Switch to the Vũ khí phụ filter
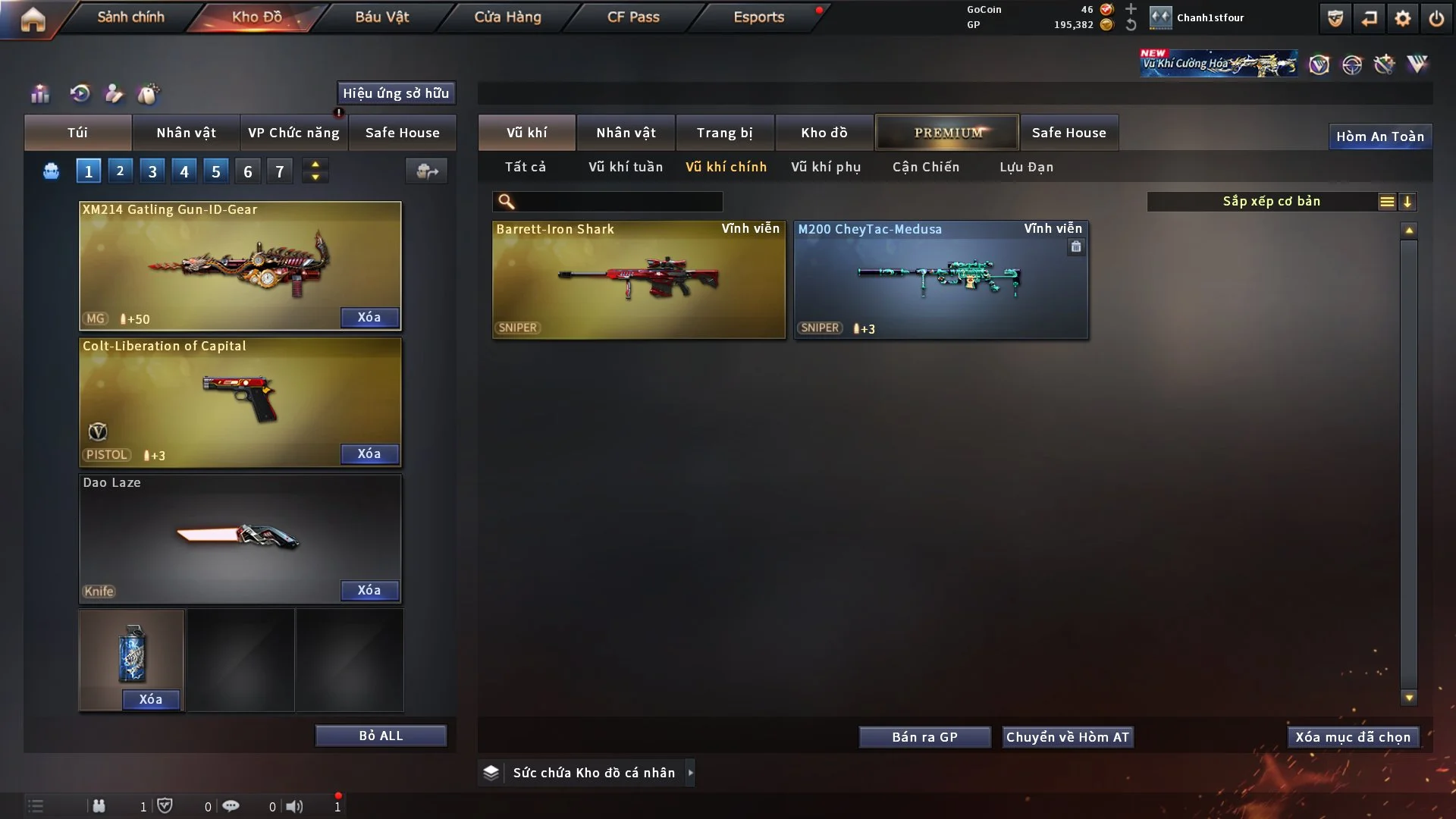 click(x=826, y=167)
